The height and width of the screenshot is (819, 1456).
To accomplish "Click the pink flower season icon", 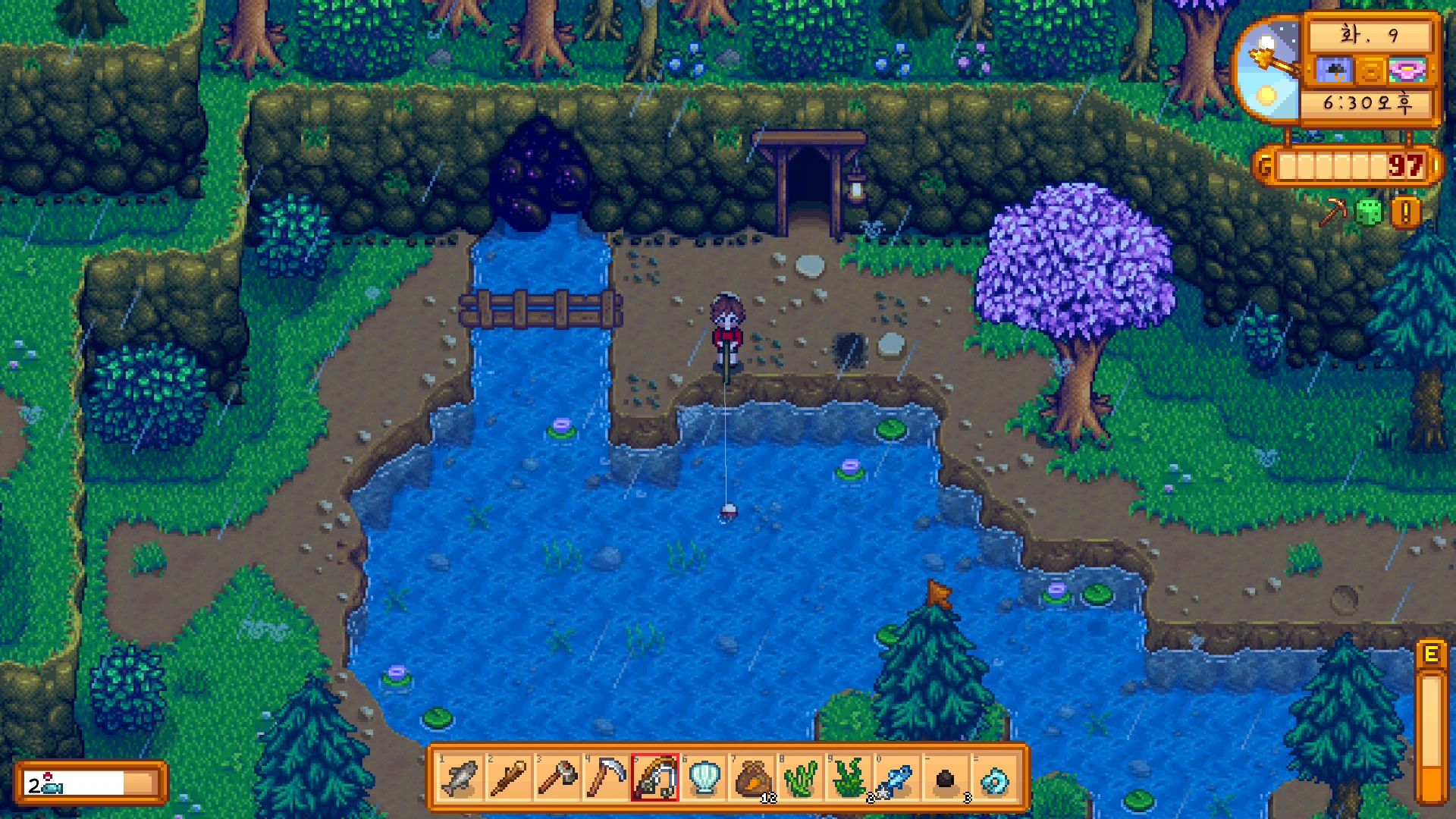I will coord(1407,71).
